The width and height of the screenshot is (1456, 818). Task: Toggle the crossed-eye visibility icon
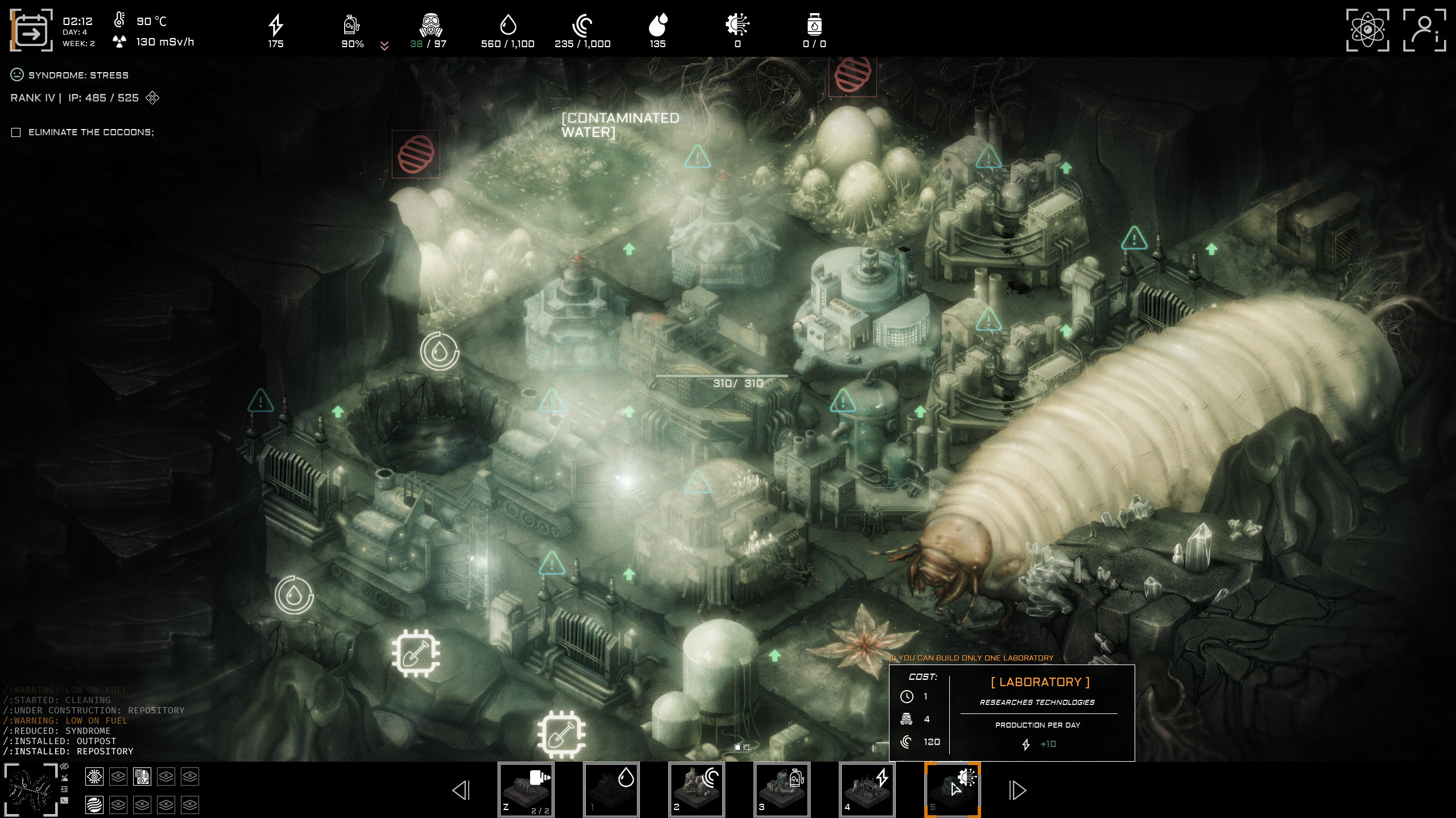click(x=64, y=767)
